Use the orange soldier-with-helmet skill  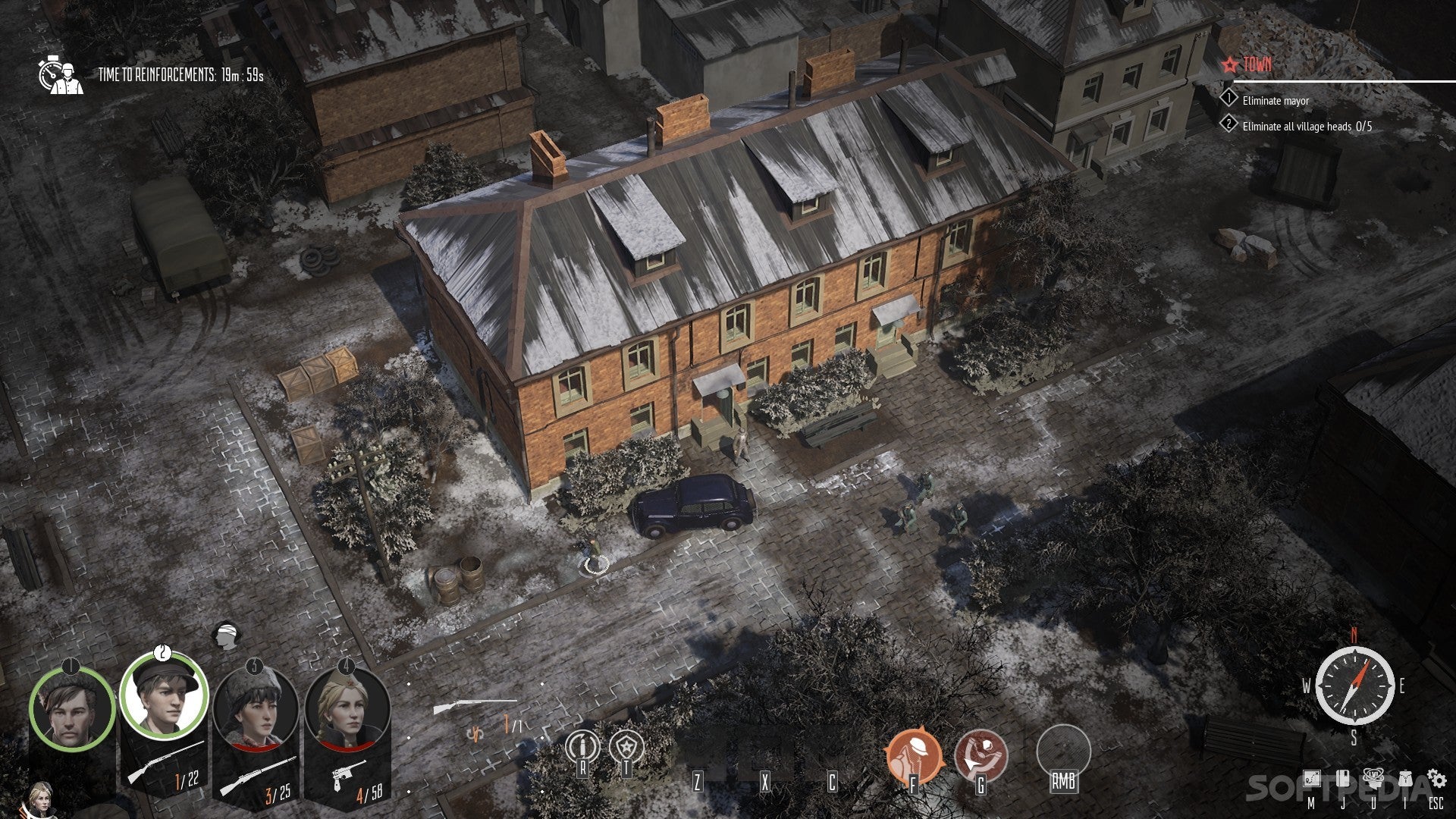(x=914, y=755)
